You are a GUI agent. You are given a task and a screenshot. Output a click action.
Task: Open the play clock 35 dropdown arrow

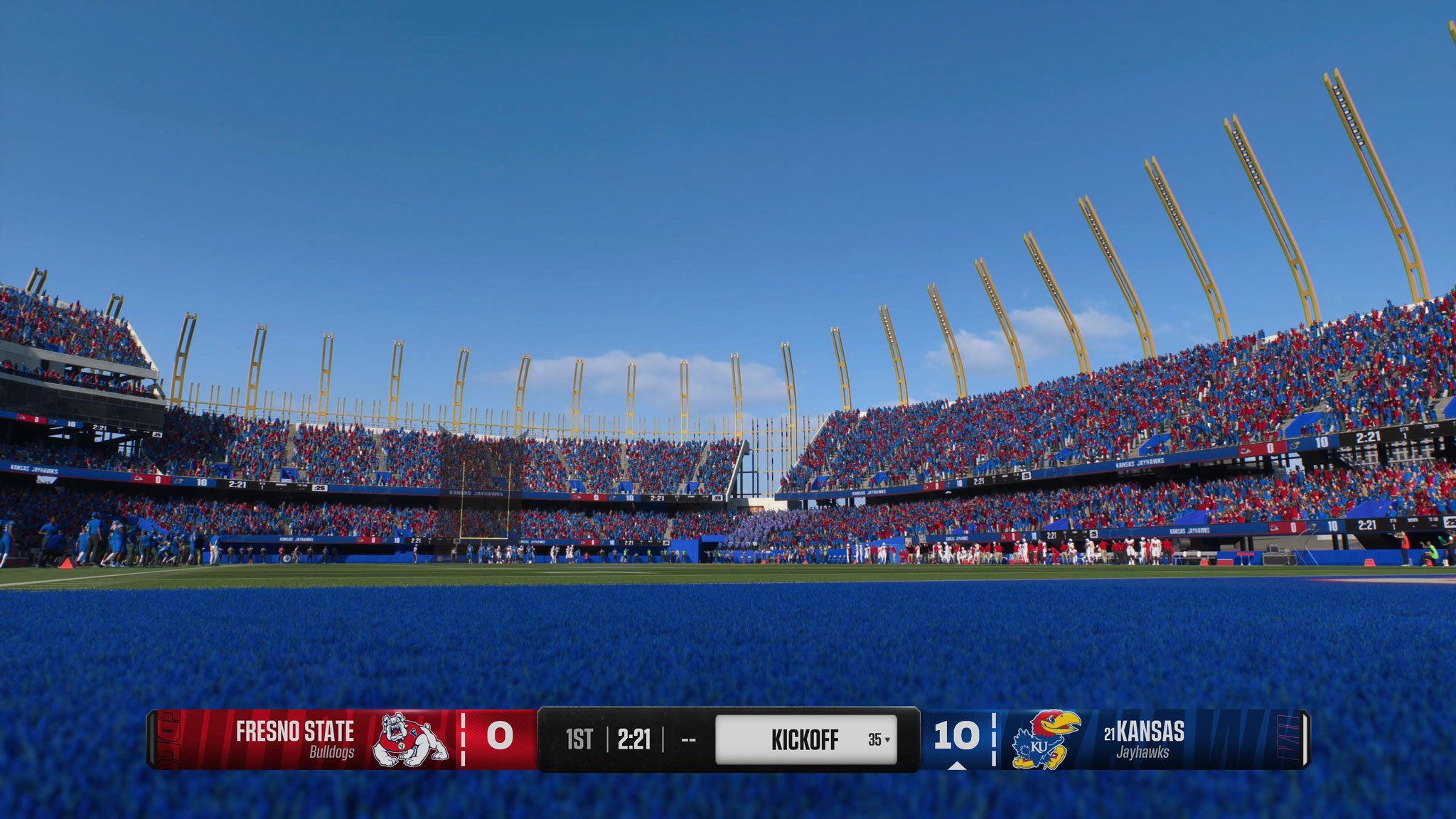tap(887, 741)
